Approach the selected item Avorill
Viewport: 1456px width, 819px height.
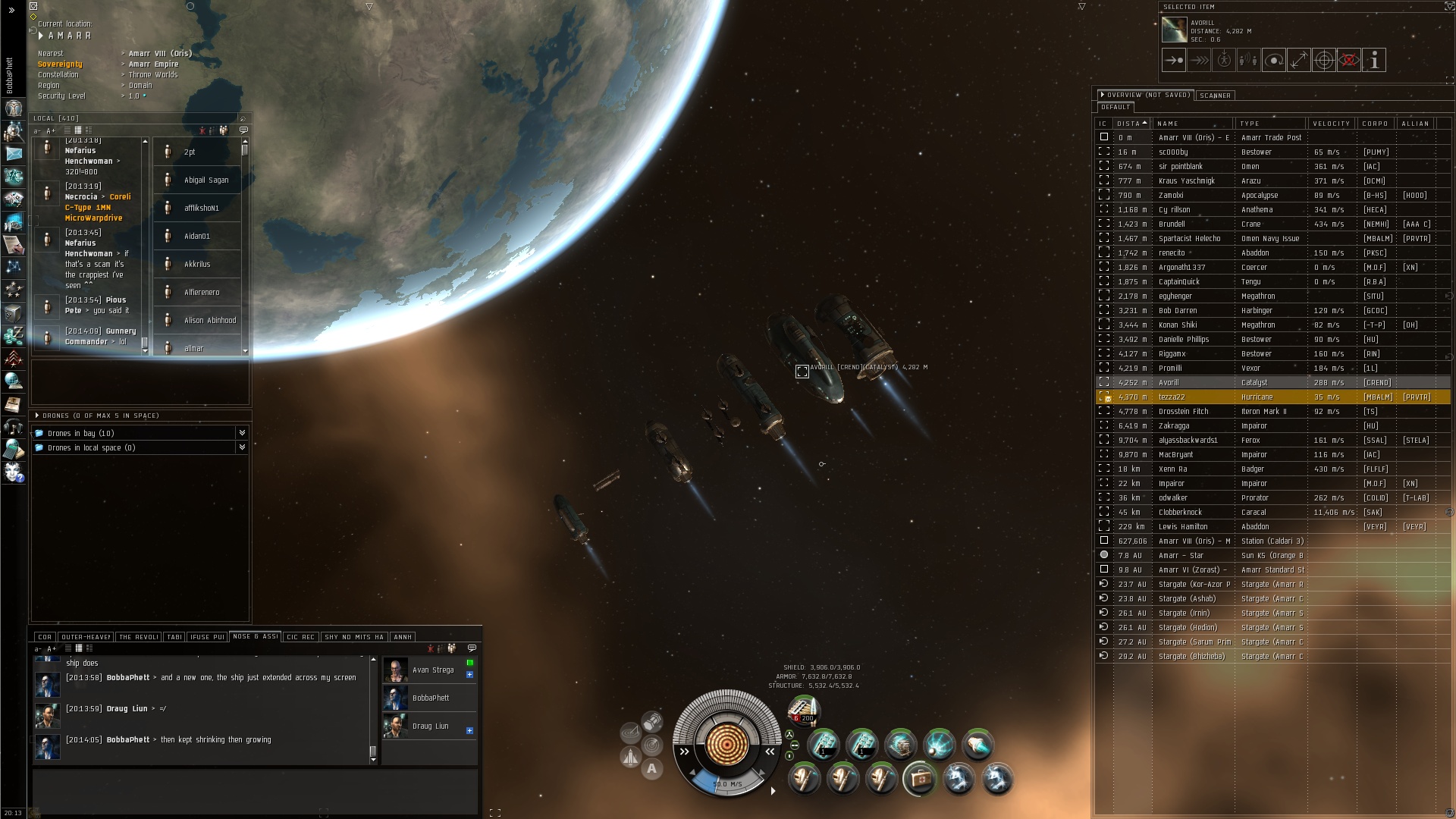pyautogui.click(x=1174, y=60)
